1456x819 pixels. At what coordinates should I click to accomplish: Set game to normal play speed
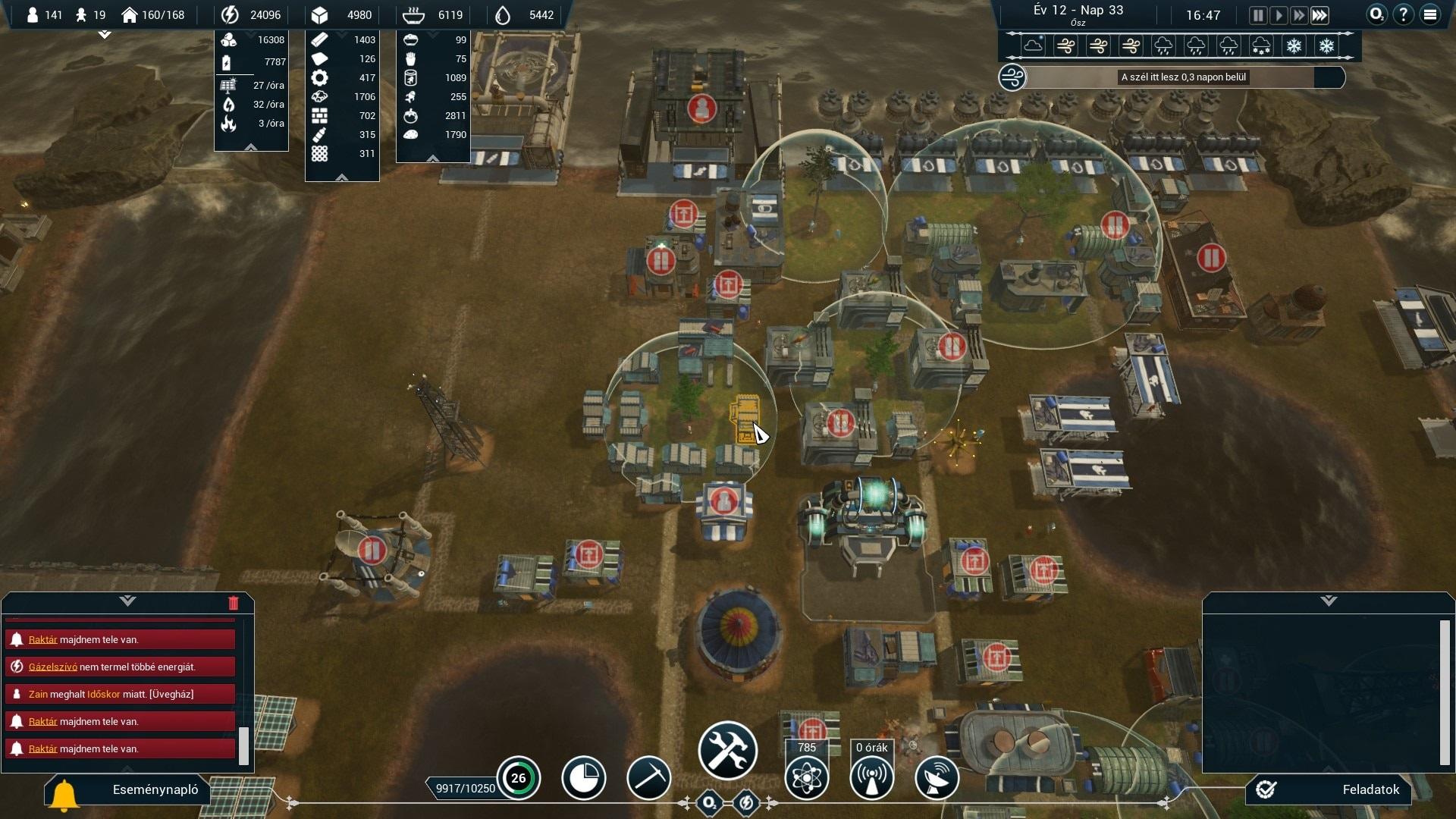[x=1279, y=15]
